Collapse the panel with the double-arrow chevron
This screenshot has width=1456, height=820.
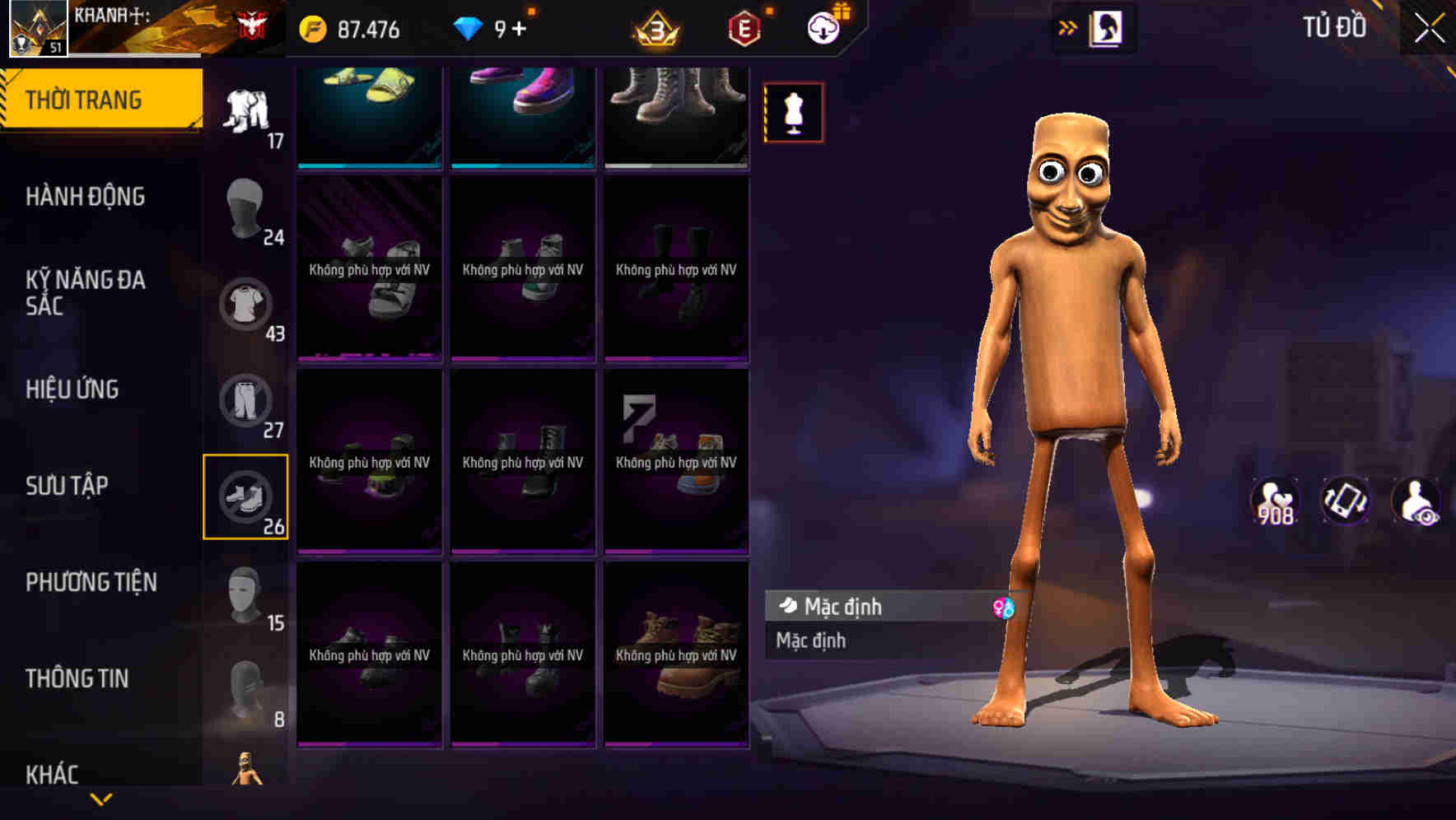1069,27
